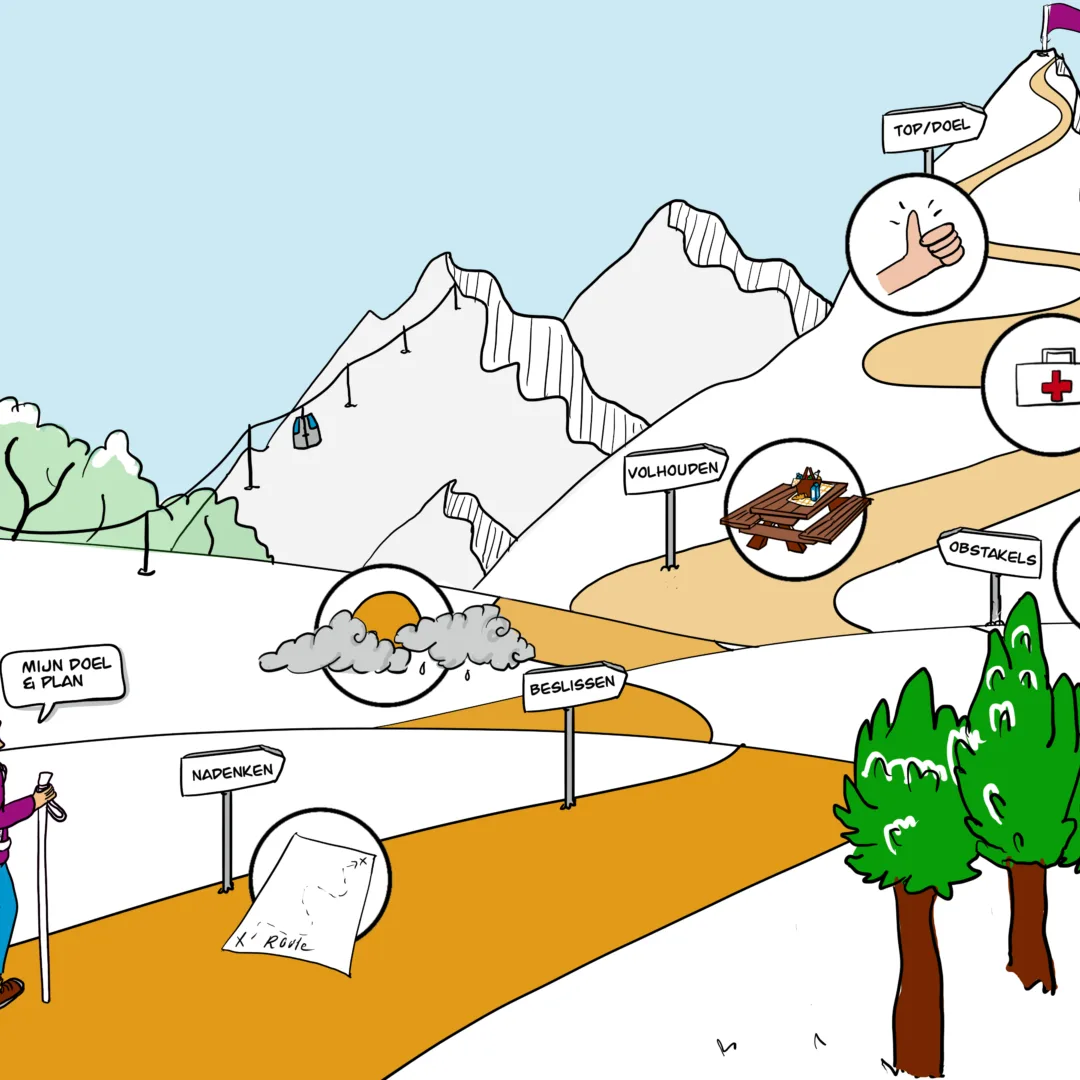1080x1080 pixels.
Task: Open the sun and rain clouds circle
Action: point(385,634)
